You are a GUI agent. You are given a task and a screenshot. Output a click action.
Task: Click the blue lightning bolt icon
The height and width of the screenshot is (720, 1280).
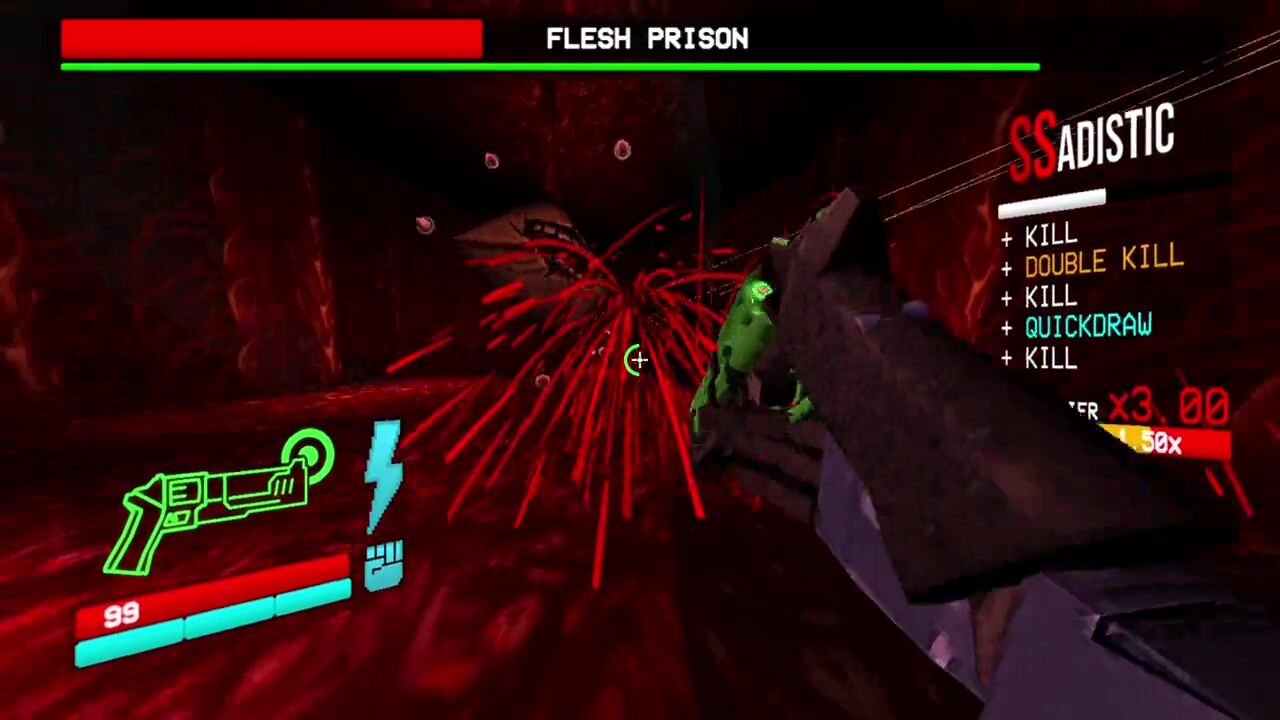(x=383, y=474)
